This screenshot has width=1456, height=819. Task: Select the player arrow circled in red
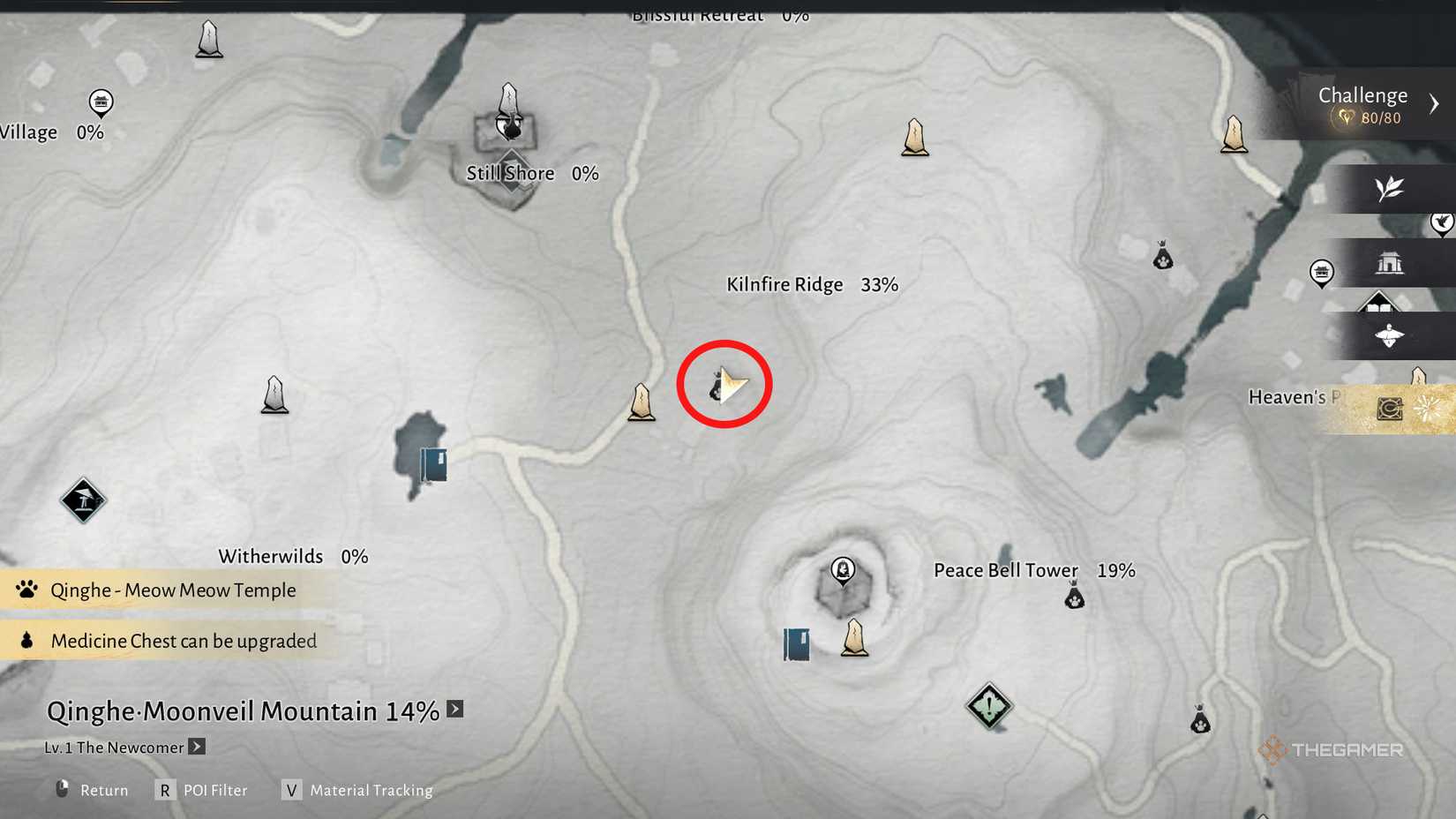[x=725, y=384]
